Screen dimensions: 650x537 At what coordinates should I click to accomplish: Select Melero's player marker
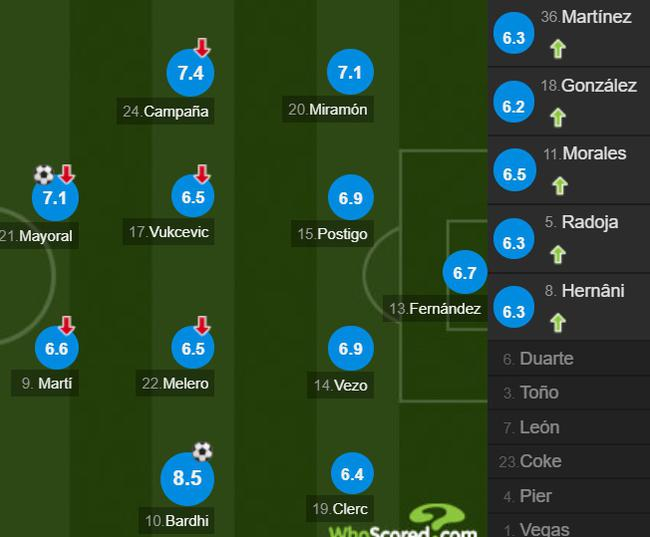(x=193, y=348)
